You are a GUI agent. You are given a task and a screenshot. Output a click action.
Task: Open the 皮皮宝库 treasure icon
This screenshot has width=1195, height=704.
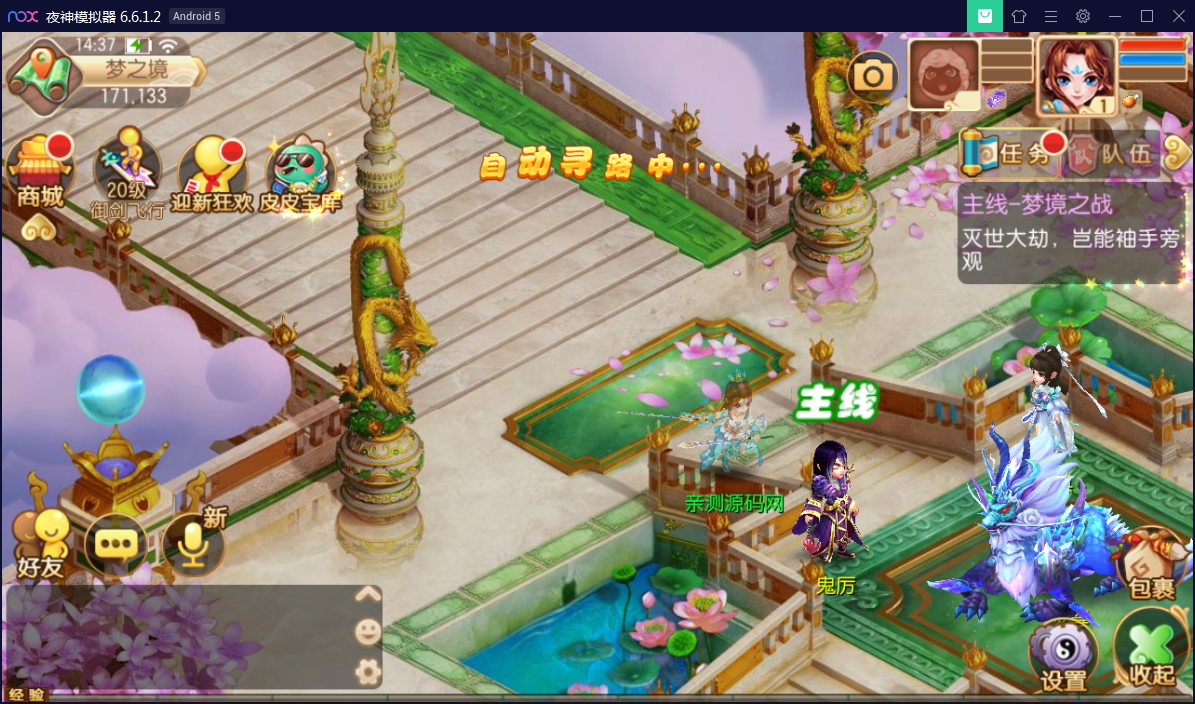point(301,172)
